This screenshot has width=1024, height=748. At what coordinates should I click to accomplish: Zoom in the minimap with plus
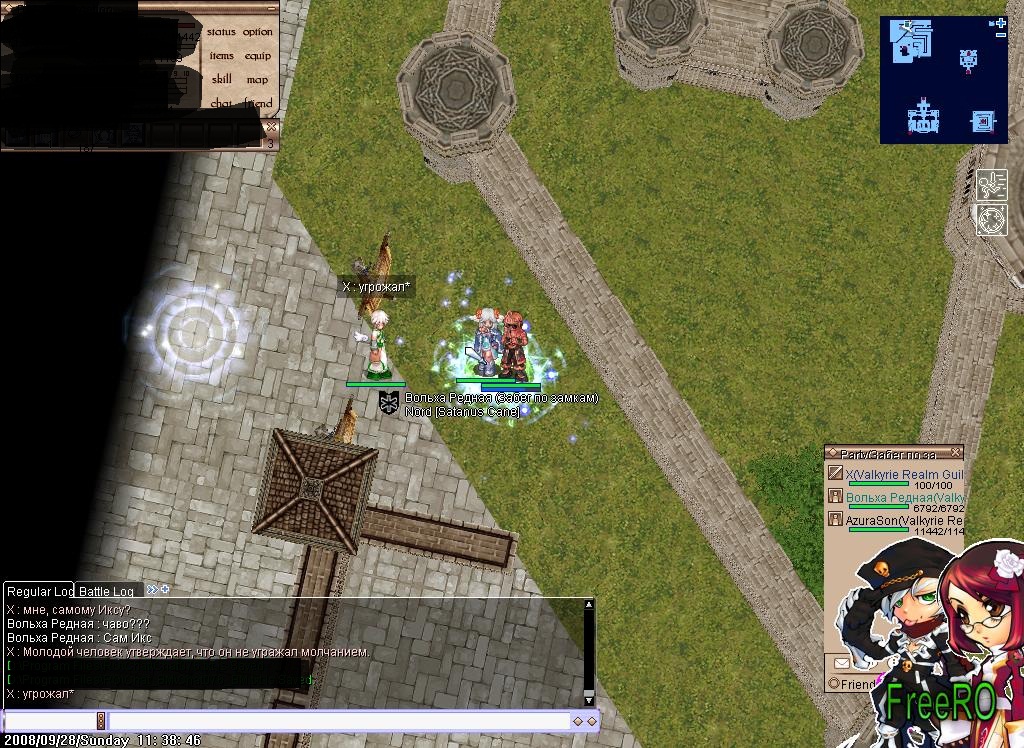click(1000, 22)
